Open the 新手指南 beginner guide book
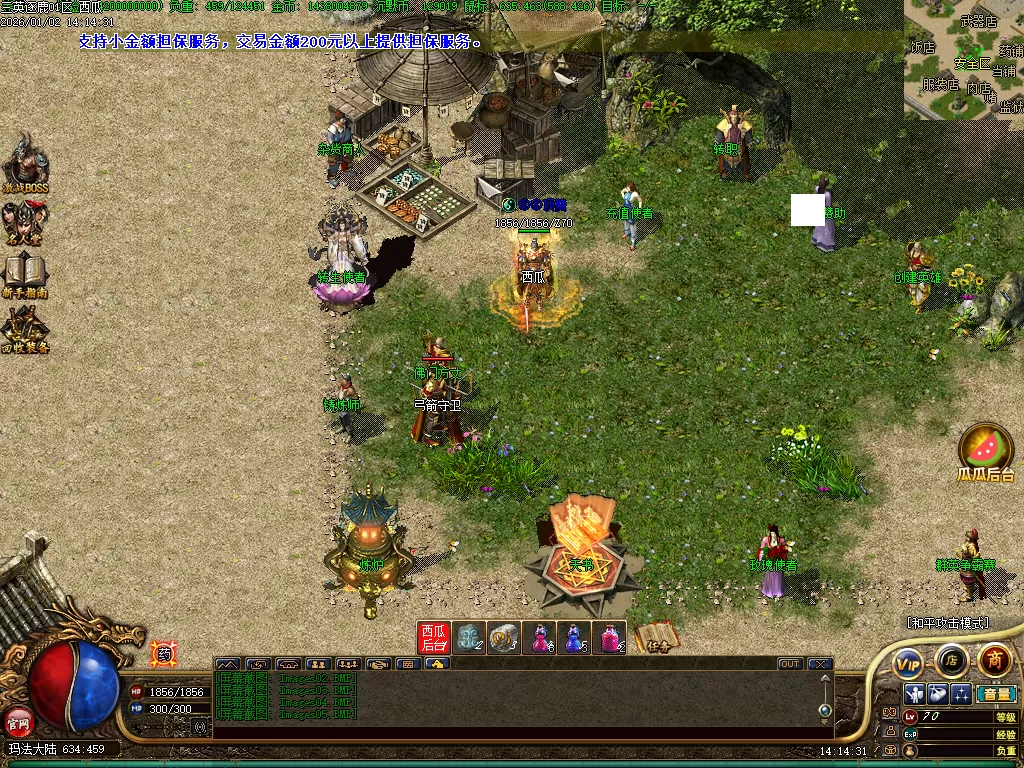Viewport: 1024px width, 768px height. (24, 273)
